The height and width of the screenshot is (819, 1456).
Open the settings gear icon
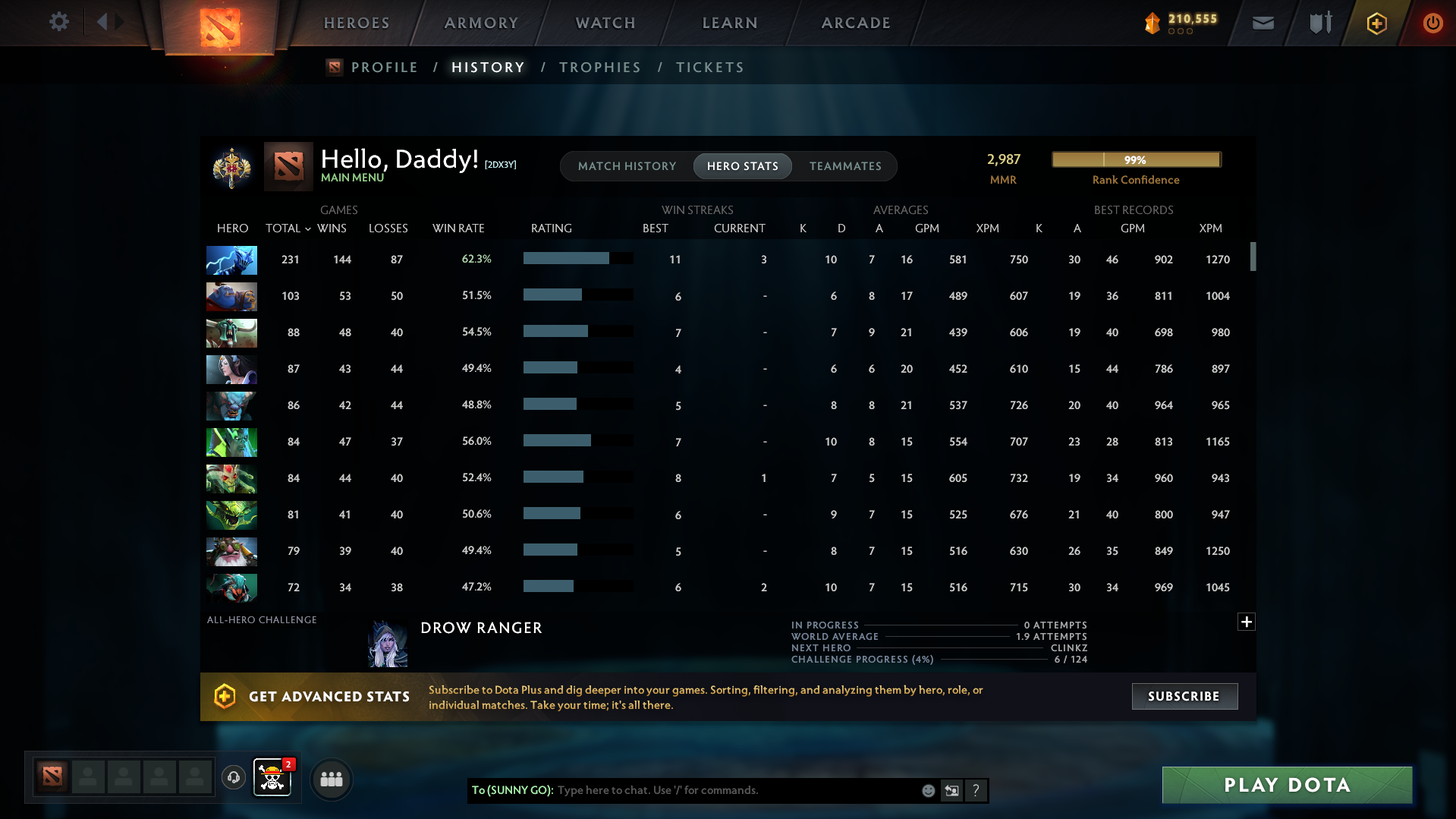(58, 22)
